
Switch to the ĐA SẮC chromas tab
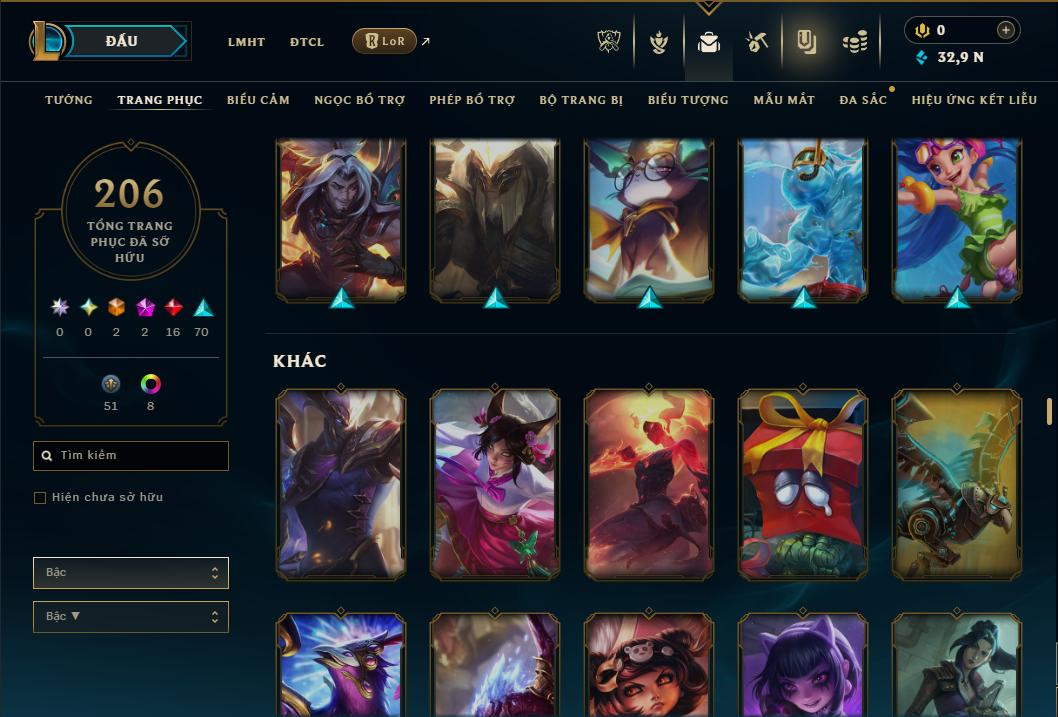pyautogui.click(x=863, y=100)
